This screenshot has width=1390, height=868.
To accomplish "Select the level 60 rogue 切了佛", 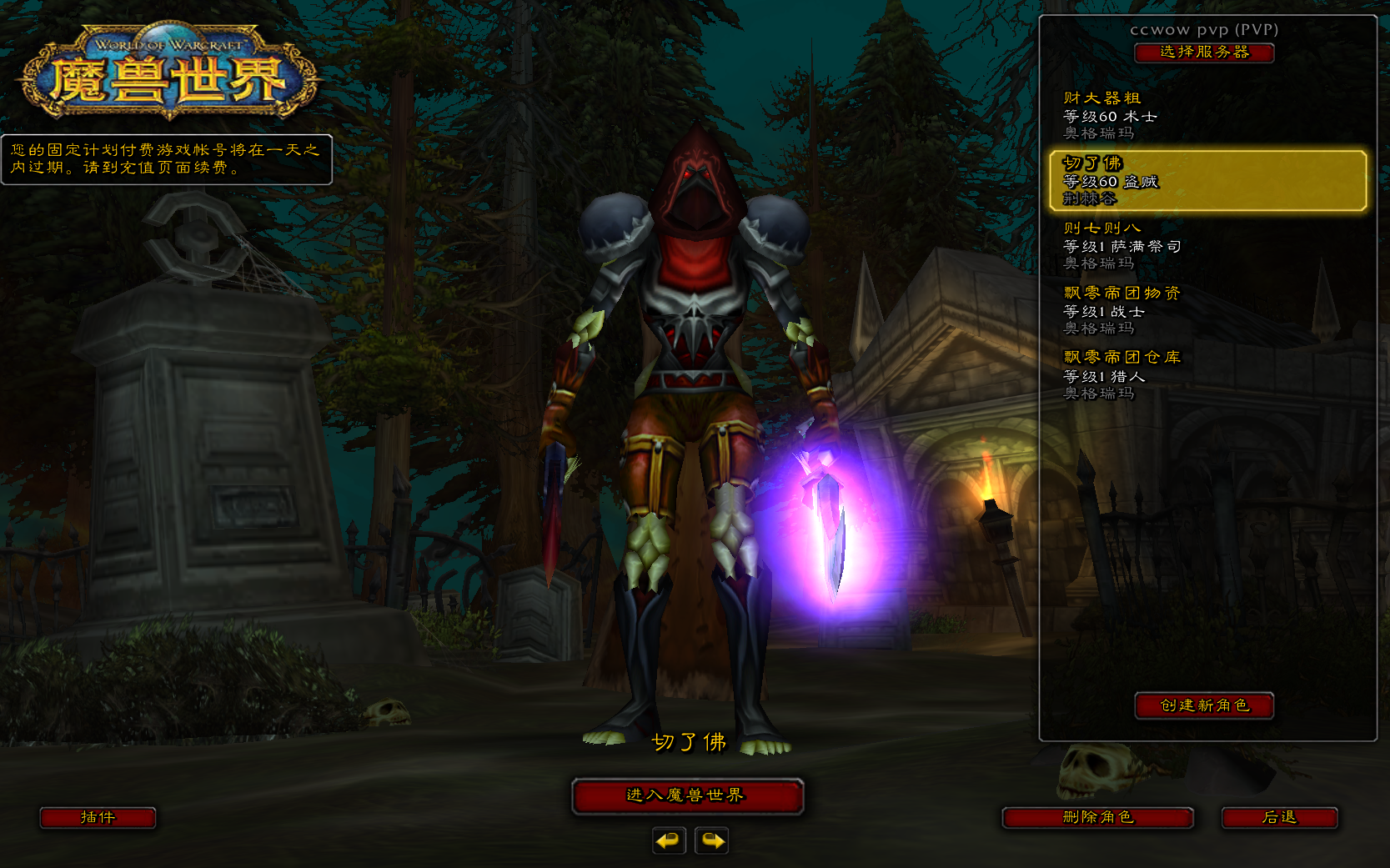I will 1207,180.
